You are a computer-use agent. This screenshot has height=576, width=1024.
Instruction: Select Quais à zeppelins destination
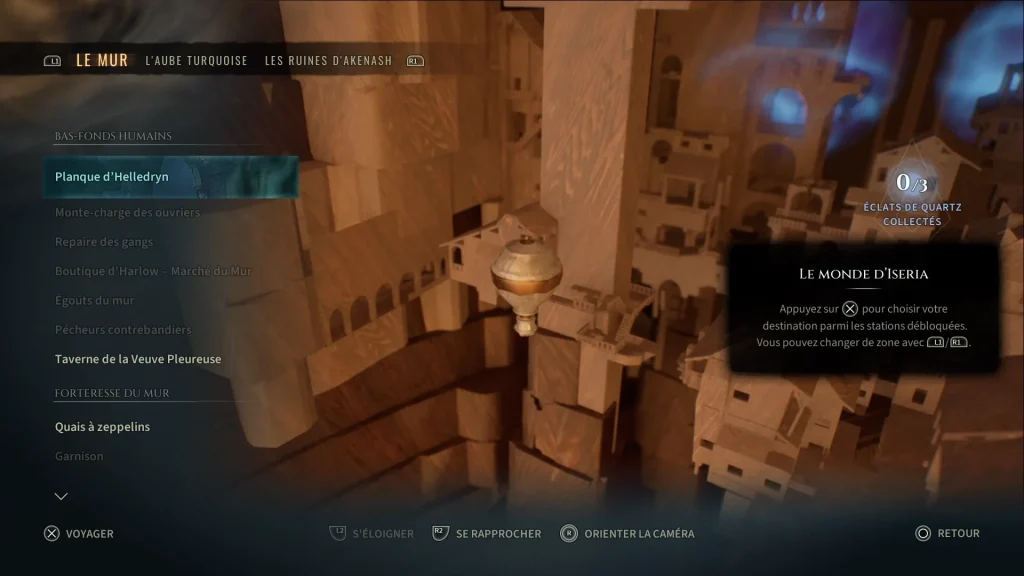point(102,427)
